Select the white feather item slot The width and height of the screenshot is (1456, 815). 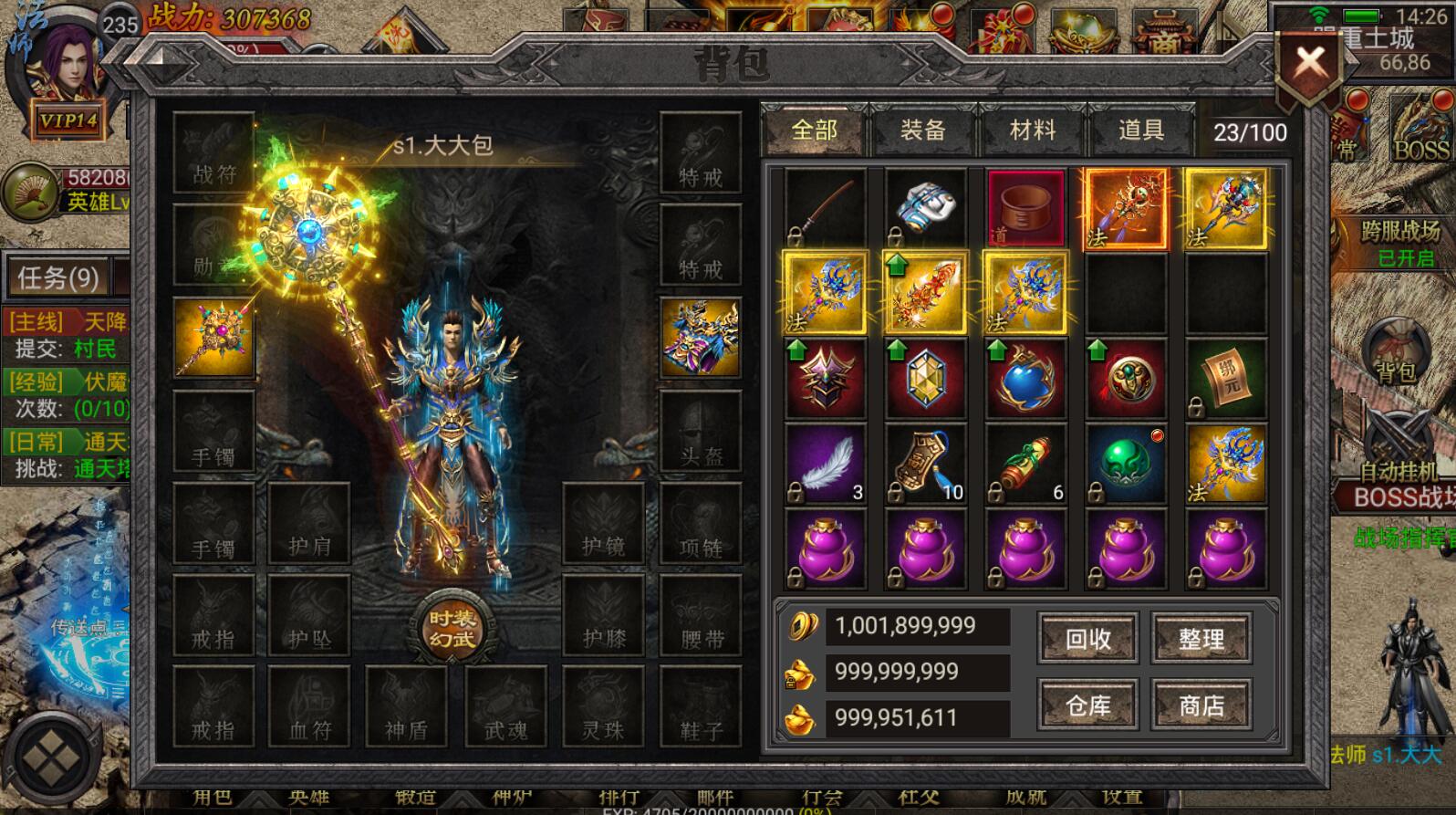pos(826,465)
